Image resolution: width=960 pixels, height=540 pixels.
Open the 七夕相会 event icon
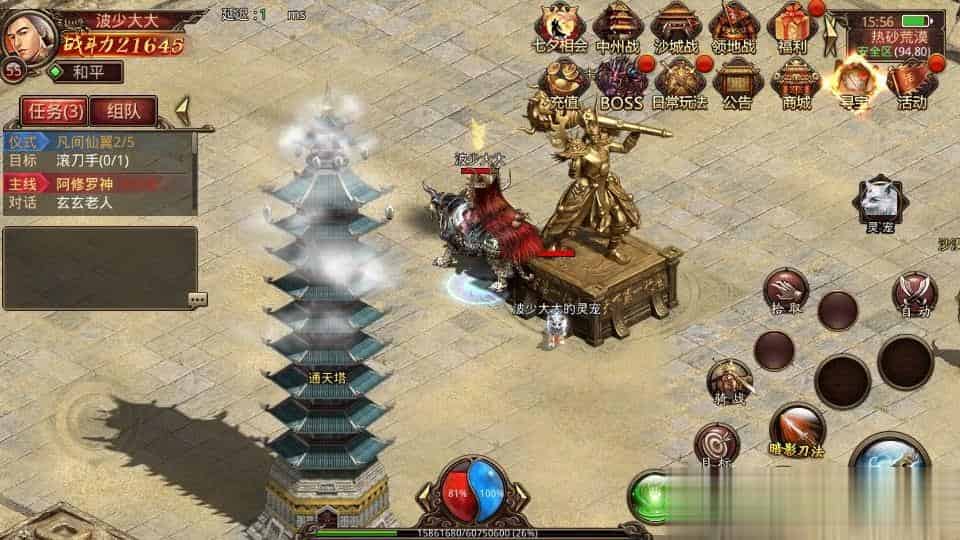click(560, 26)
